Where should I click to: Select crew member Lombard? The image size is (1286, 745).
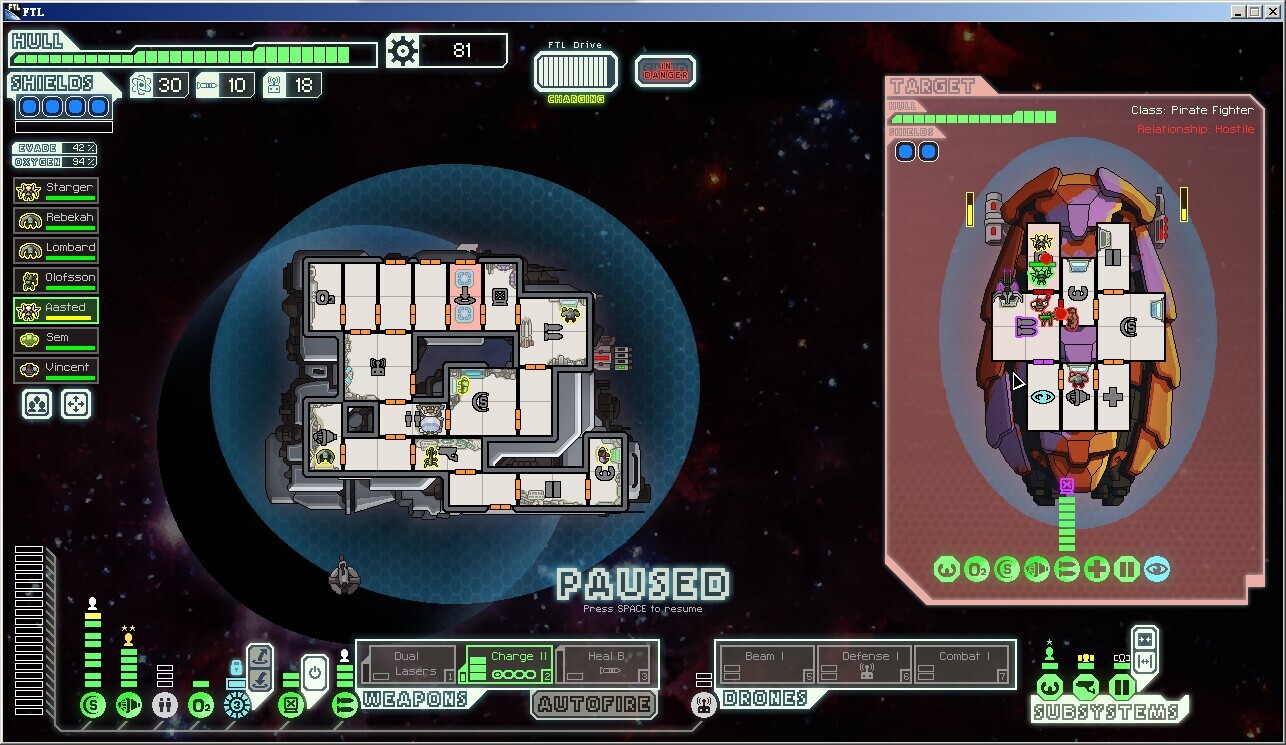[x=56, y=250]
